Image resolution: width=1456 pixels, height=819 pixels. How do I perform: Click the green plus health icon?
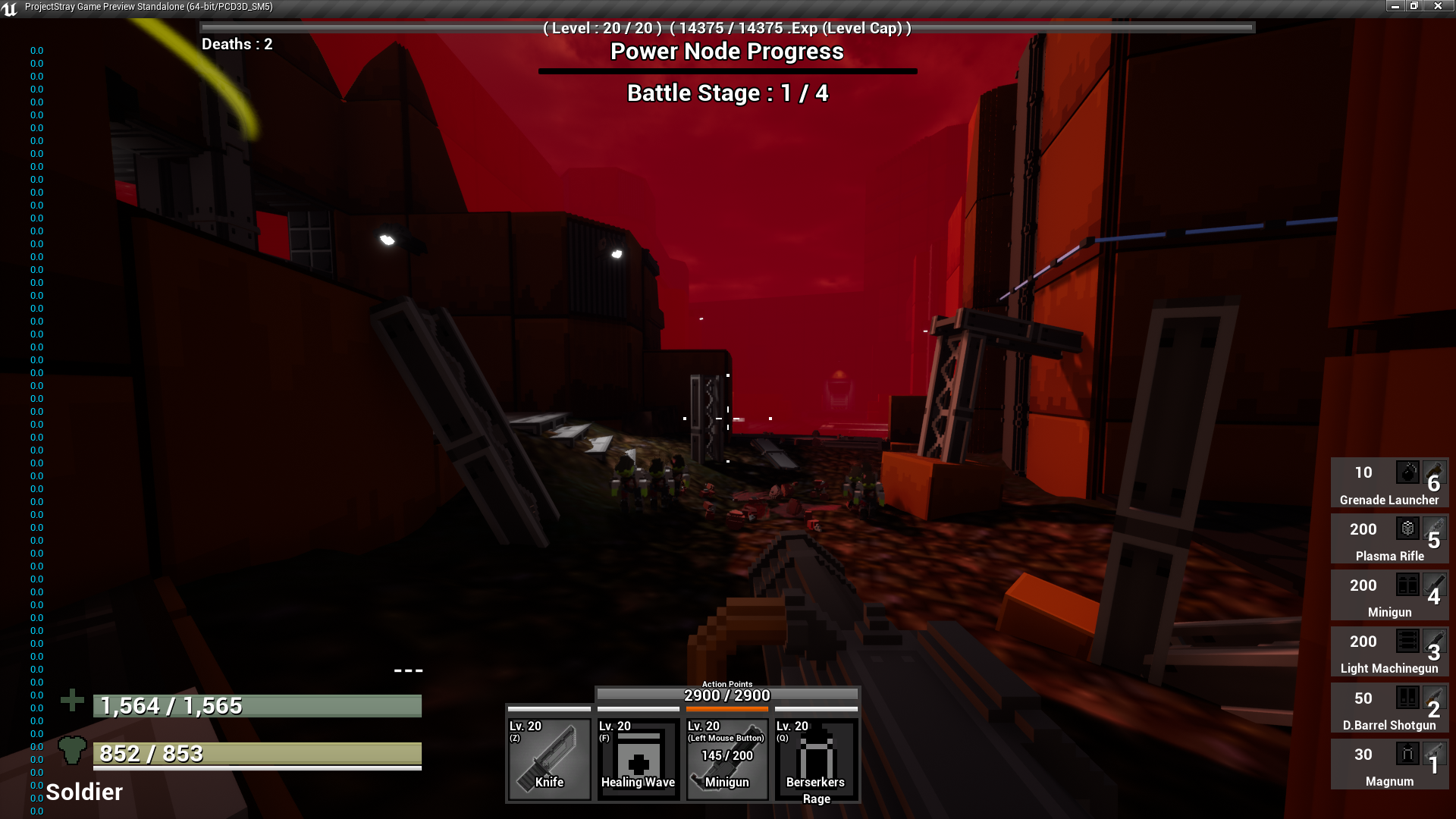click(x=73, y=701)
